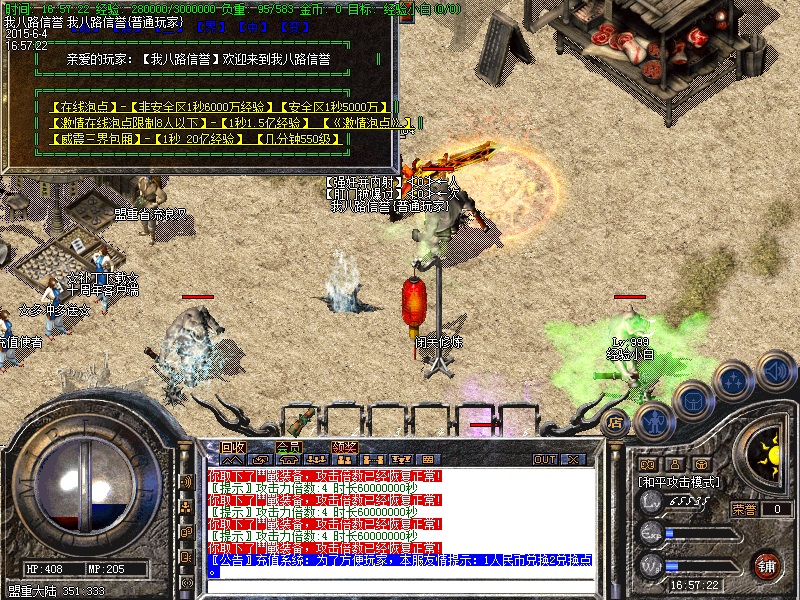The image size is (800, 600).
Task: Close the chat panel with the X button
Action: point(573,460)
